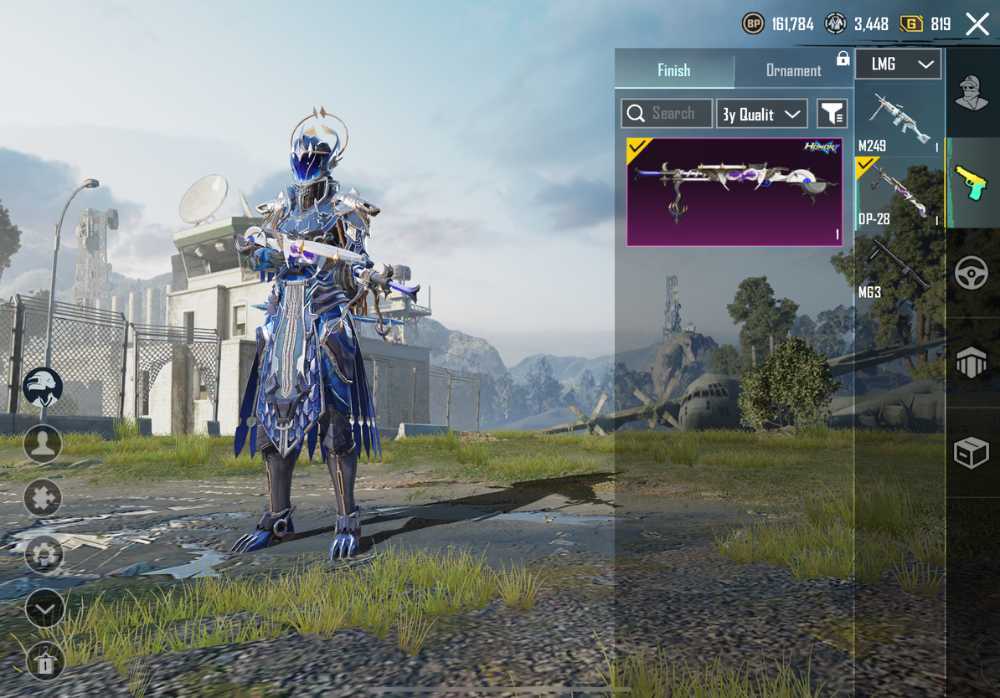Switch to the steering wheel vehicle category
Viewport: 1000px width, 698px height.
[971, 273]
